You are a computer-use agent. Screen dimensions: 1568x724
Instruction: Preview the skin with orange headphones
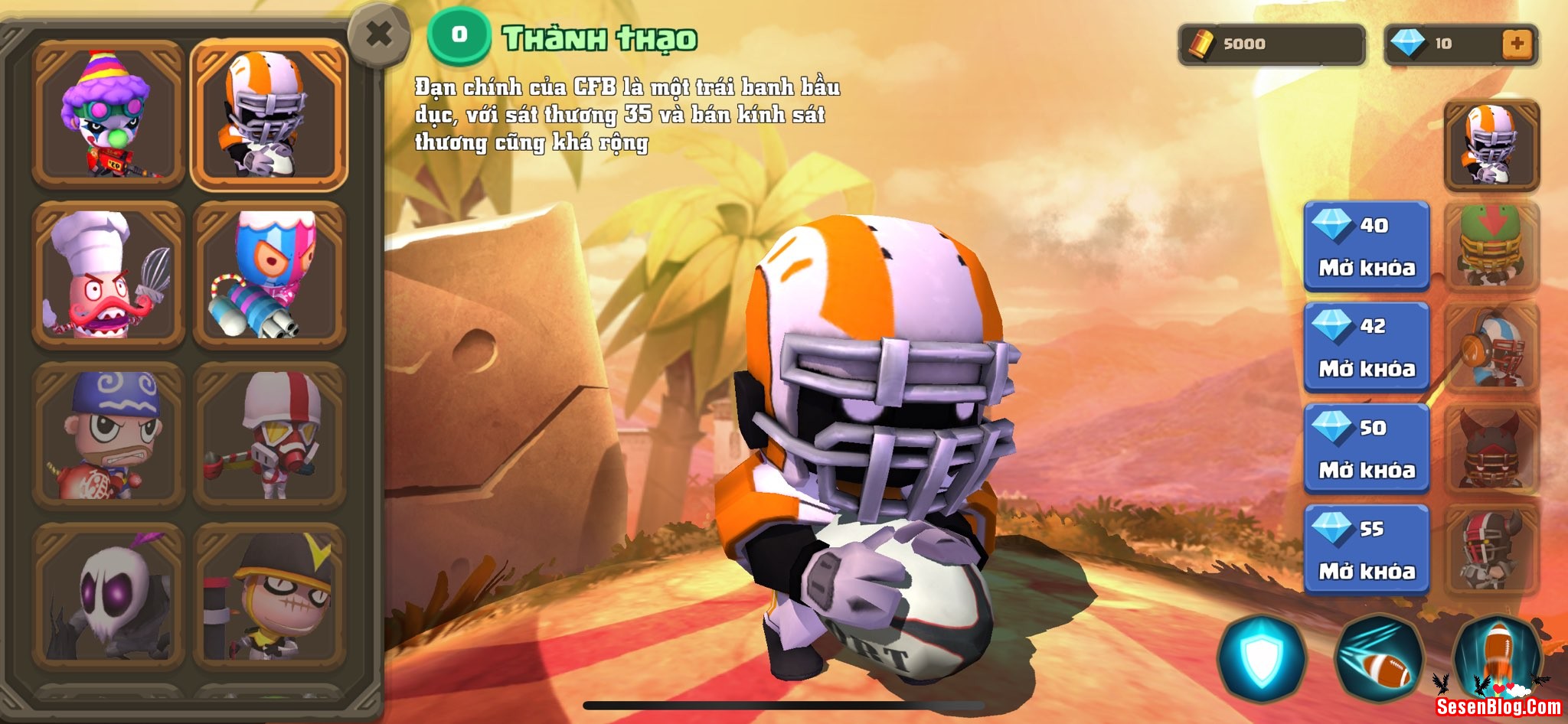[x=1491, y=347]
